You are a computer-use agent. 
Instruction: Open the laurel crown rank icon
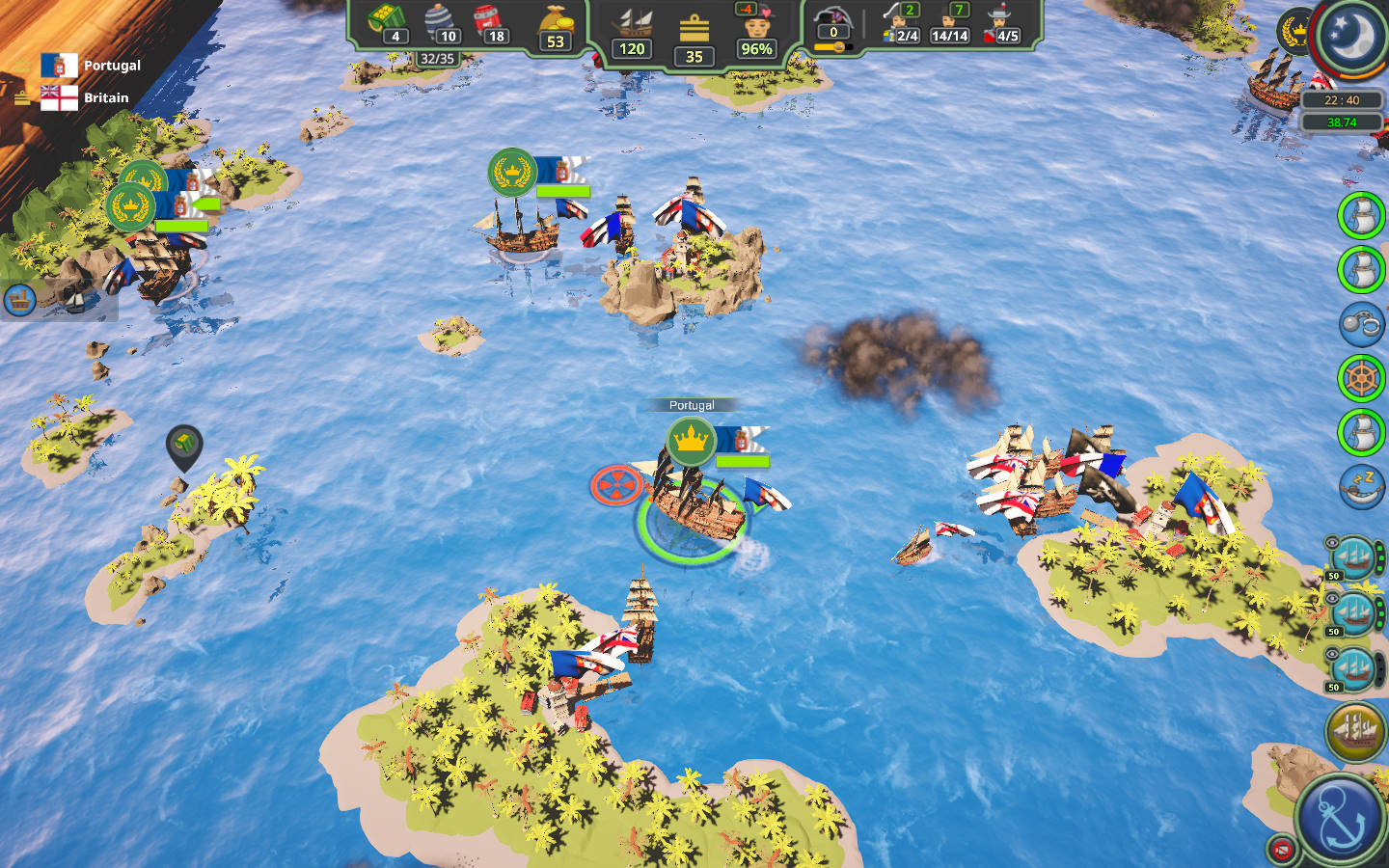click(1294, 30)
